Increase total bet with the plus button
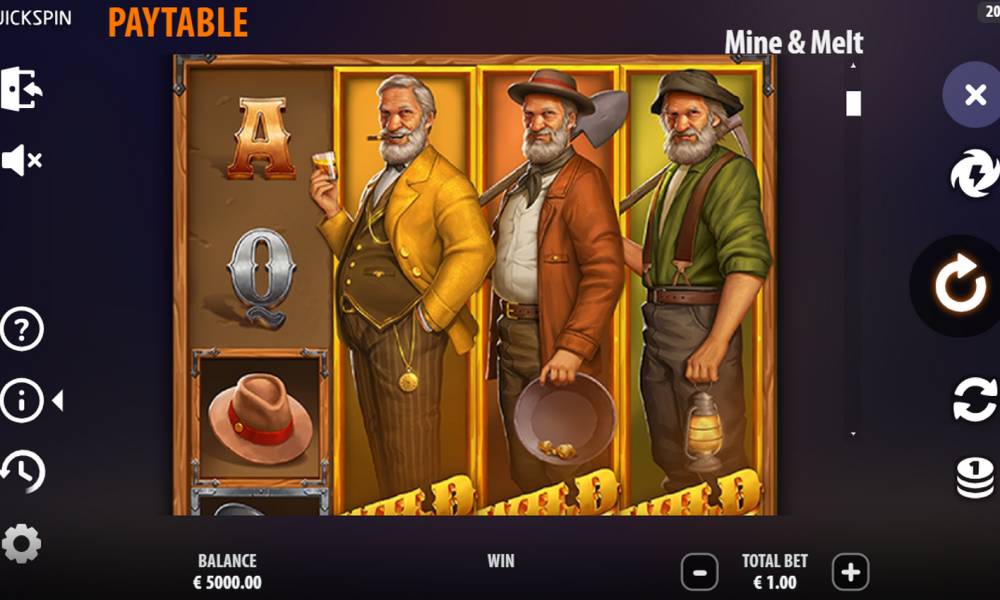 click(850, 573)
